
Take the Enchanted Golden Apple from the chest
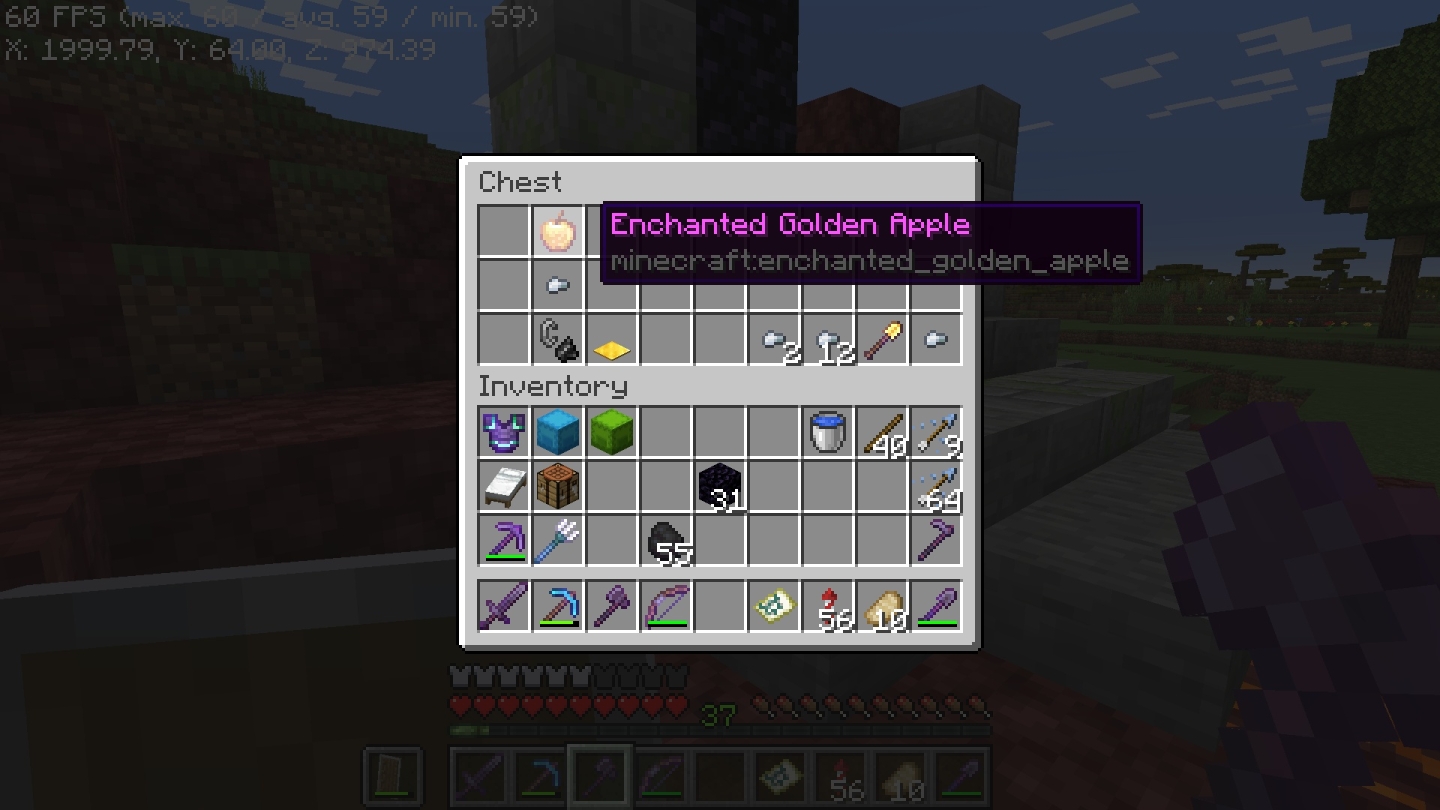click(557, 231)
